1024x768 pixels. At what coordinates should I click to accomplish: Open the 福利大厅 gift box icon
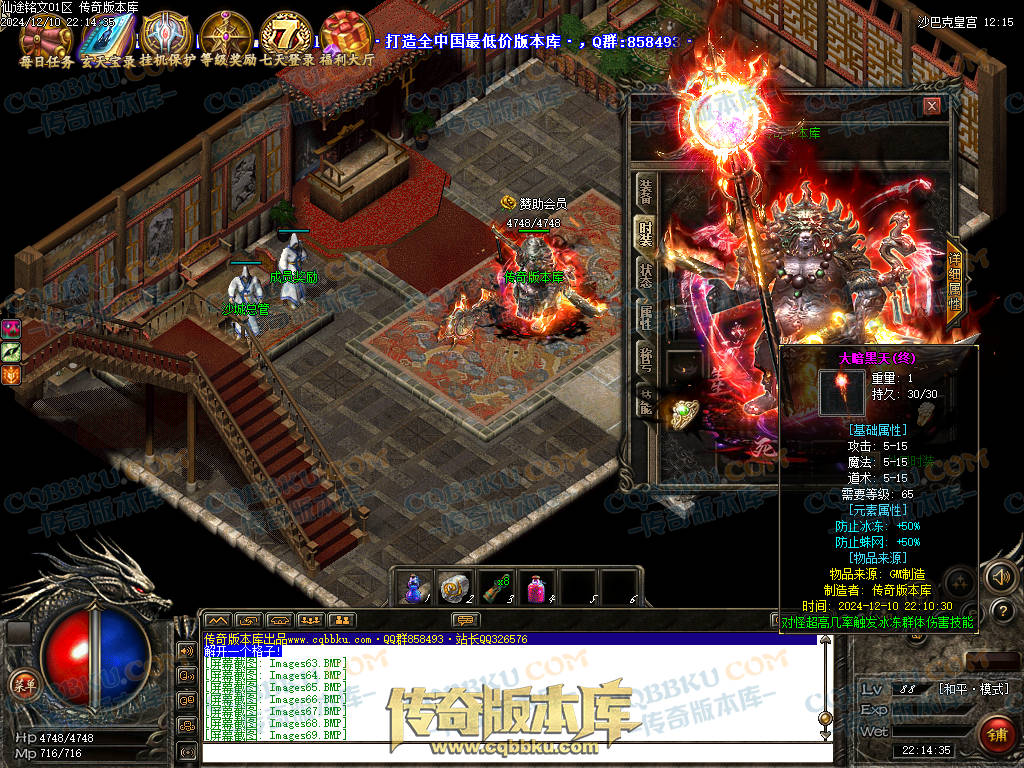pos(347,35)
